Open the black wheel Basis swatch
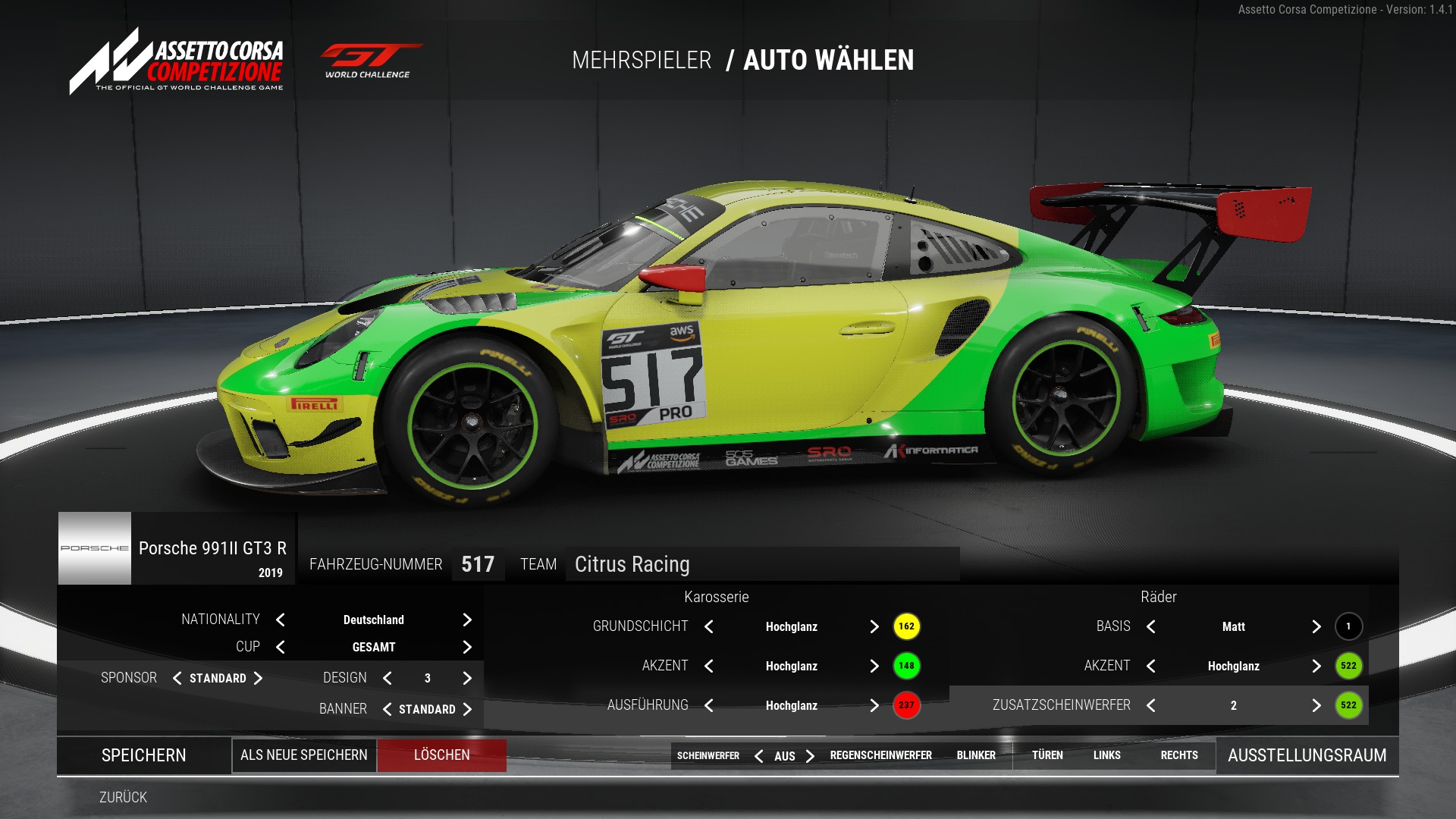The width and height of the screenshot is (1456, 819). [1348, 626]
